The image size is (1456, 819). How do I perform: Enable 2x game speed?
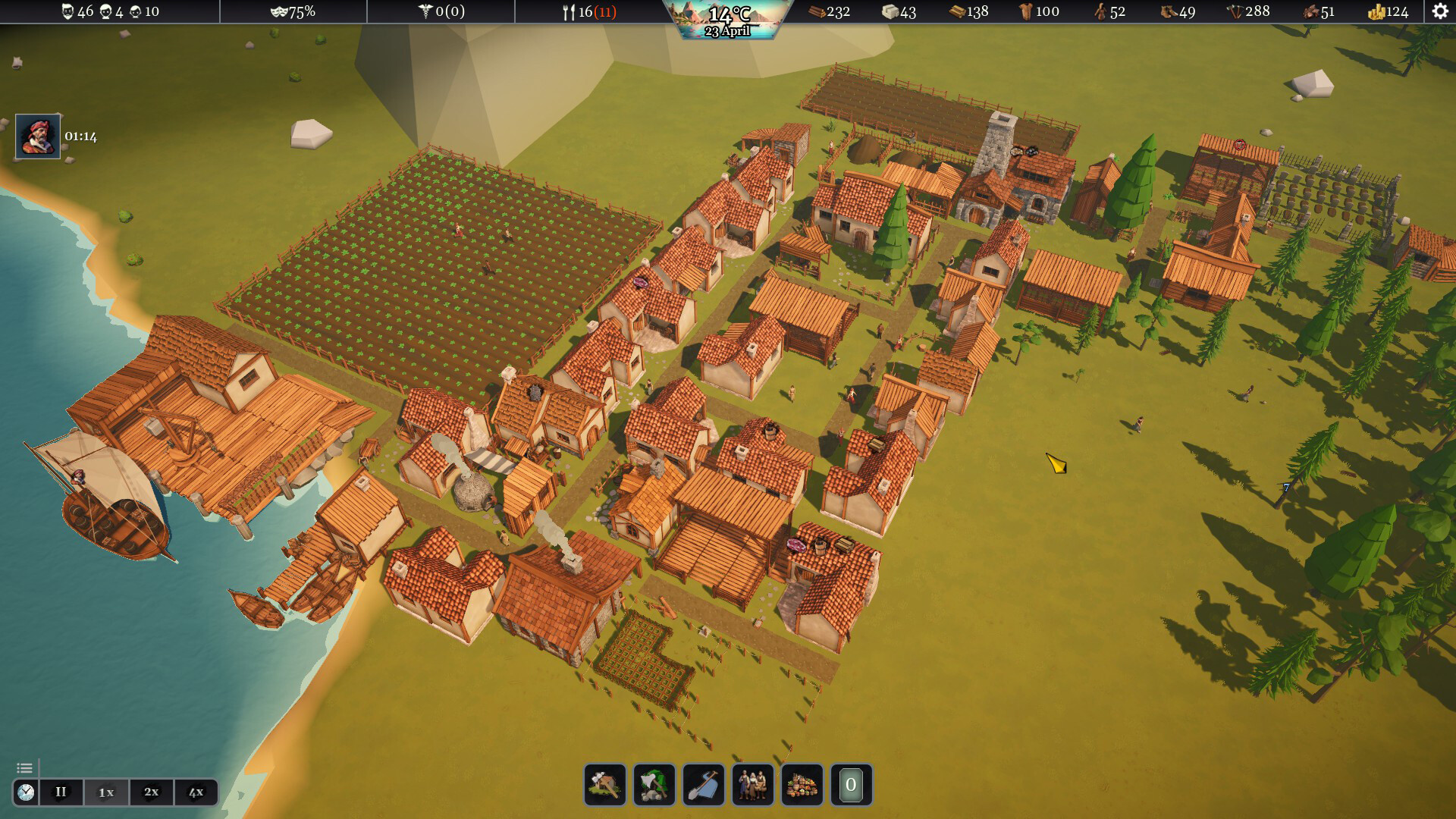point(151,792)
